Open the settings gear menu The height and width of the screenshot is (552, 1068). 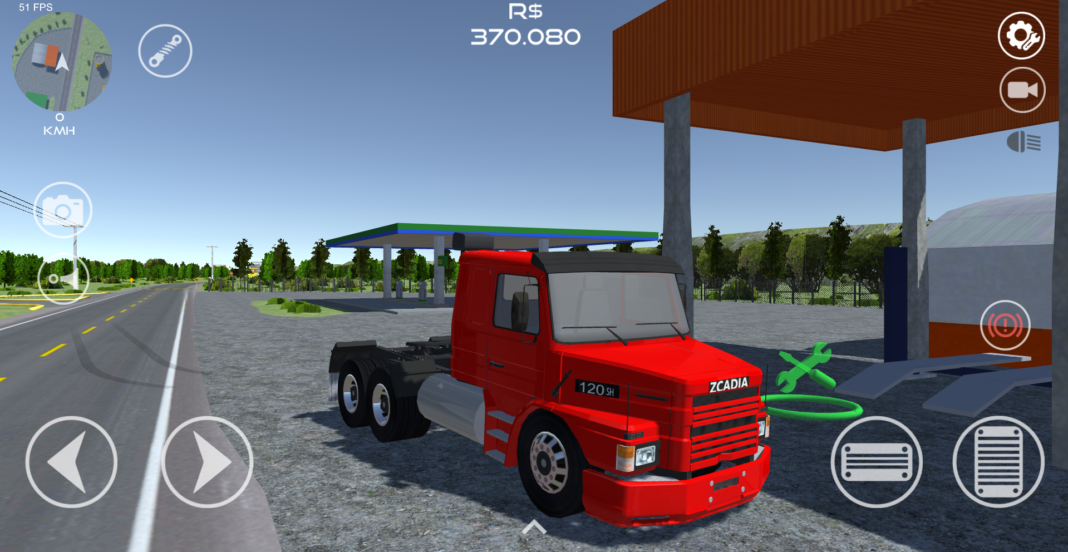point(1021,37)
